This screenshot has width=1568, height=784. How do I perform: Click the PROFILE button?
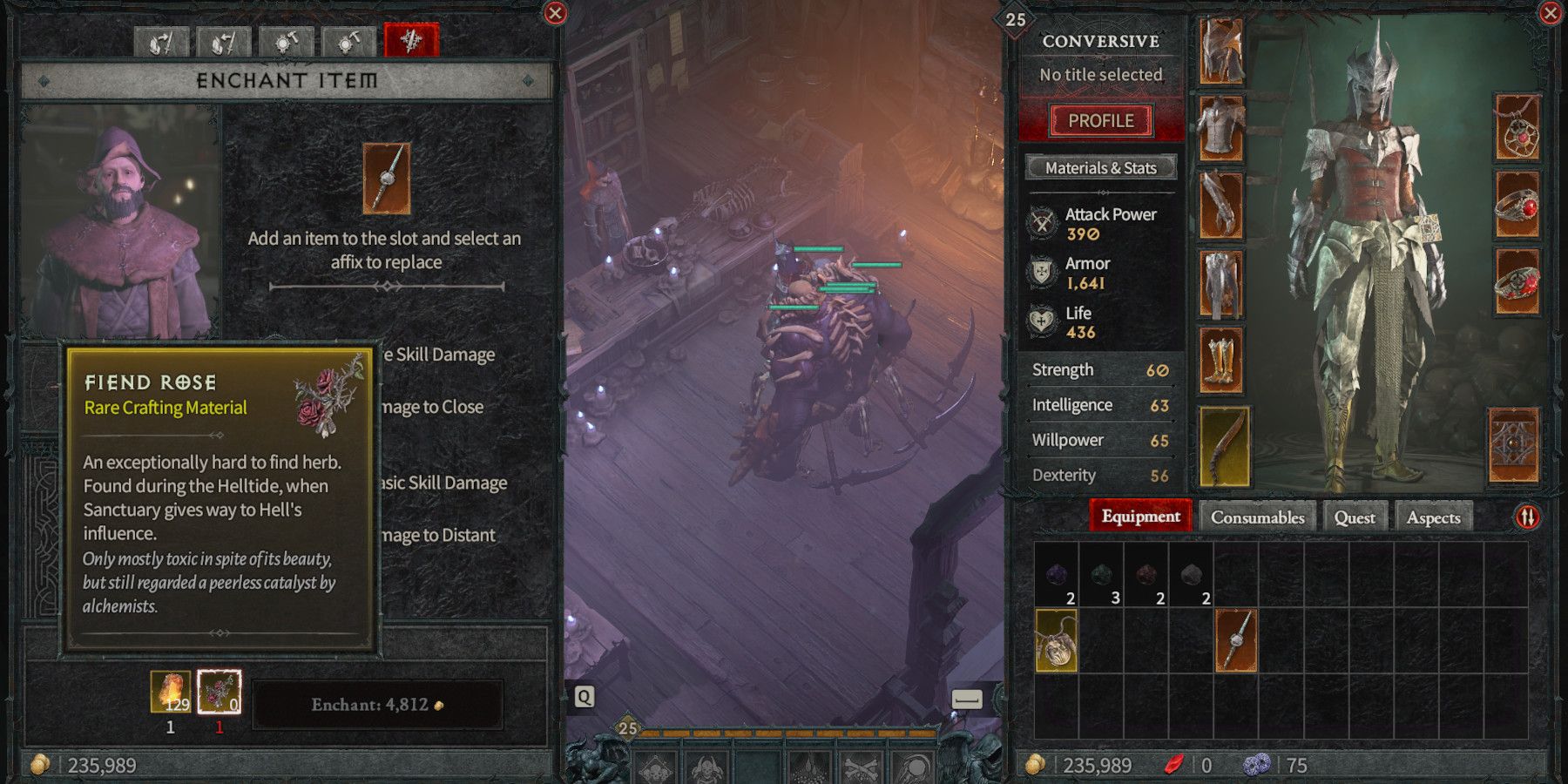coord(1099,119)
